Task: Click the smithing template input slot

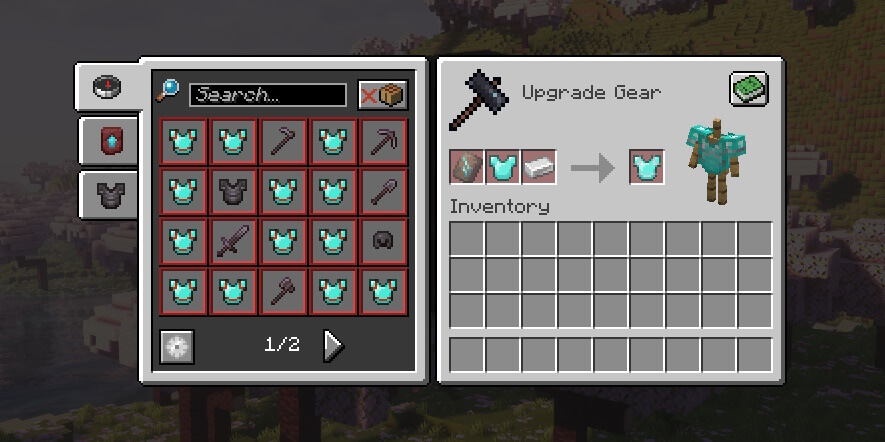Action: click(x=467, y=166)
